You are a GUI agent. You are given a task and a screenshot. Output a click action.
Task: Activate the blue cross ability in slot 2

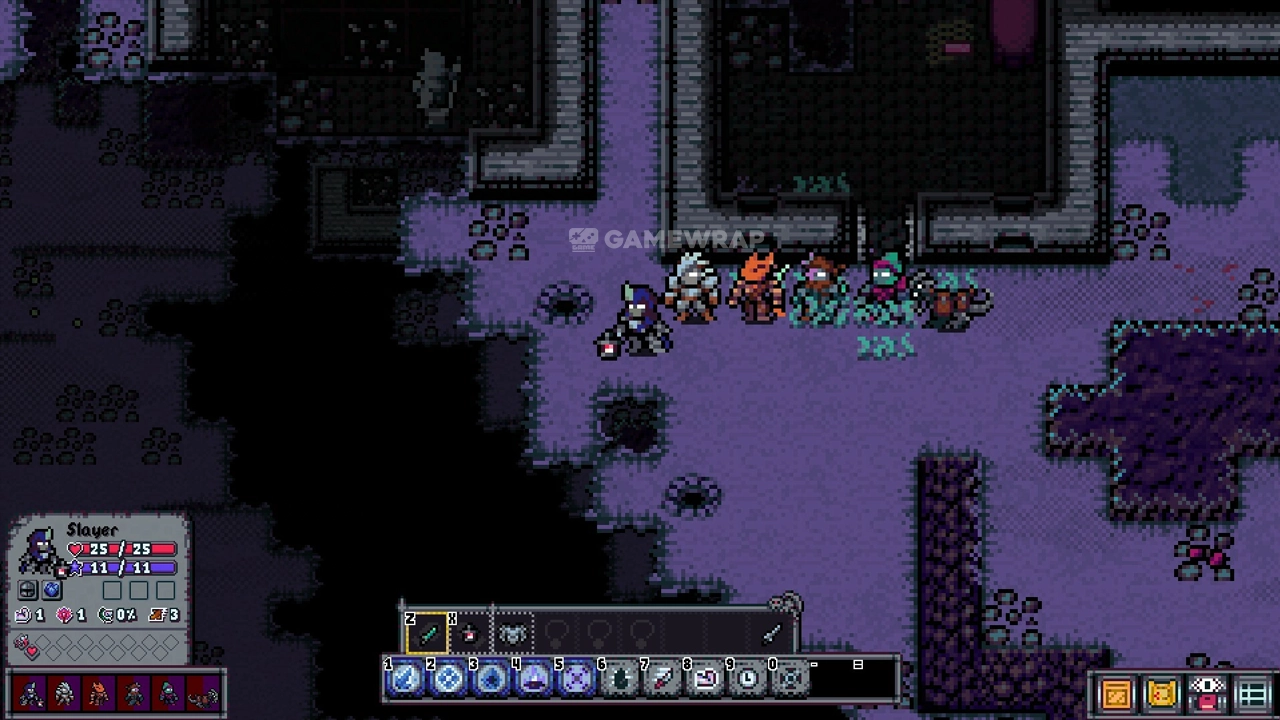(448, 680)
